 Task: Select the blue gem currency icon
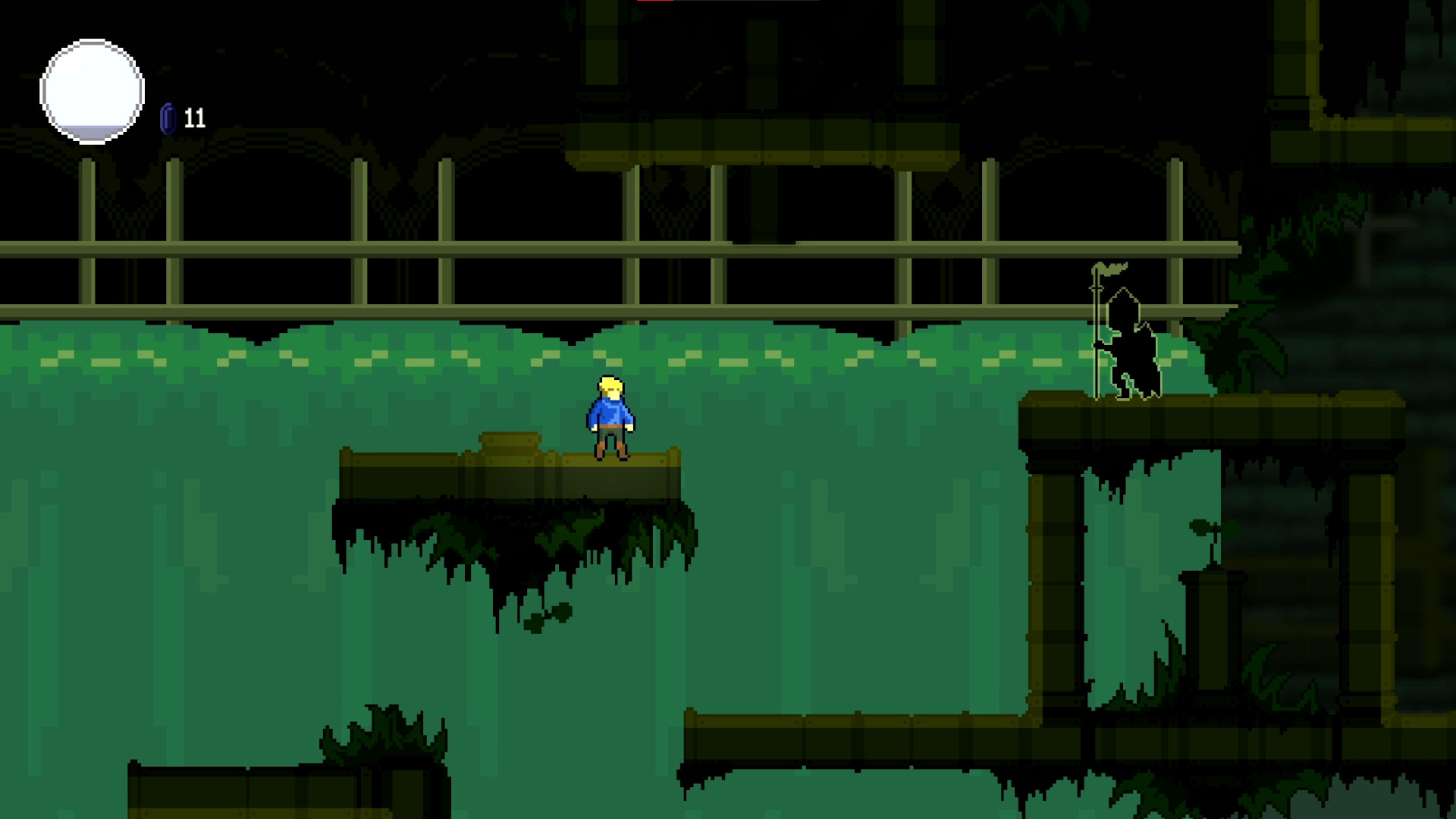click(168, 118)
